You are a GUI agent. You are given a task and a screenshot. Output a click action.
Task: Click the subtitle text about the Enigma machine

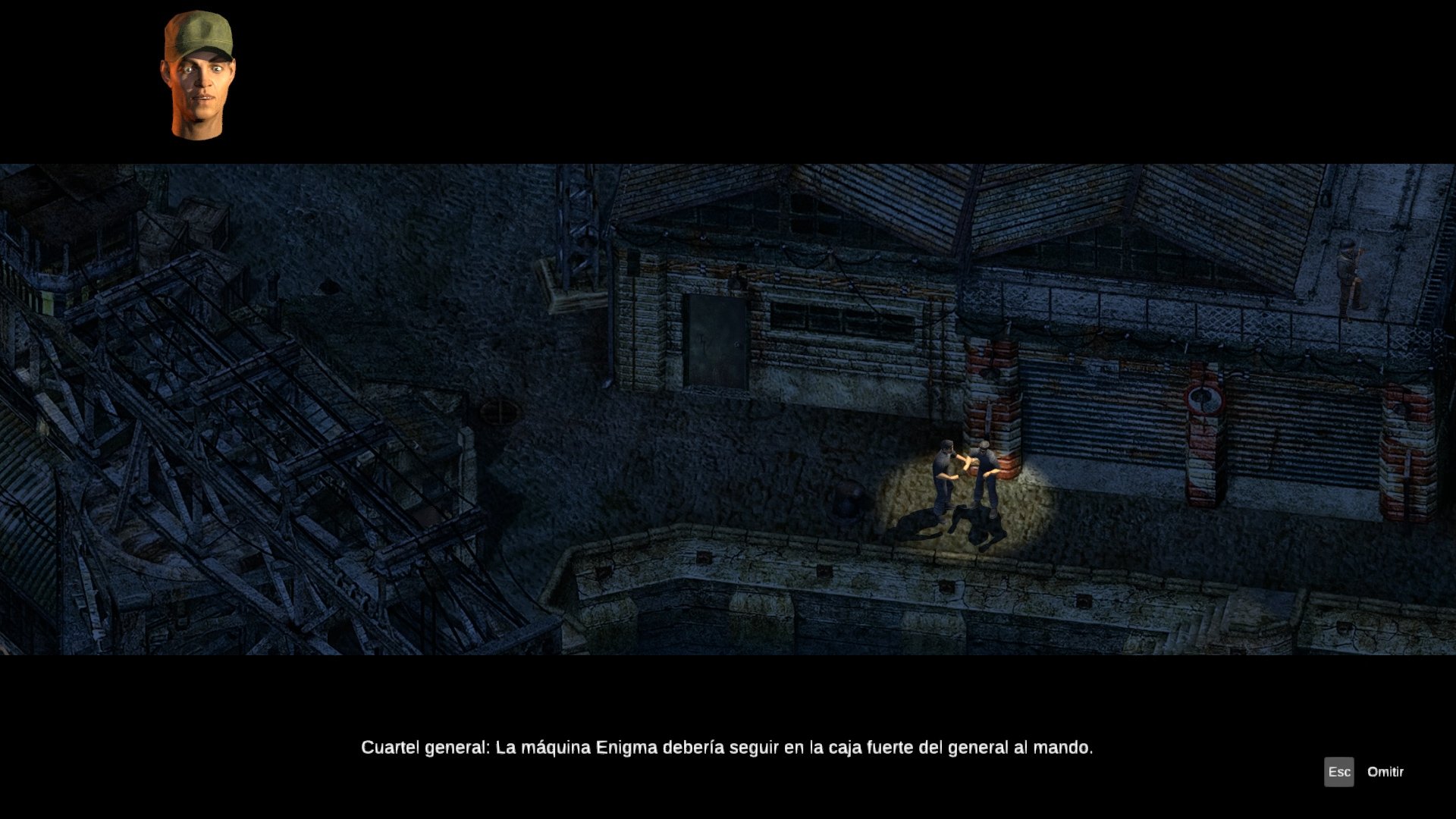tap(726, 747)
